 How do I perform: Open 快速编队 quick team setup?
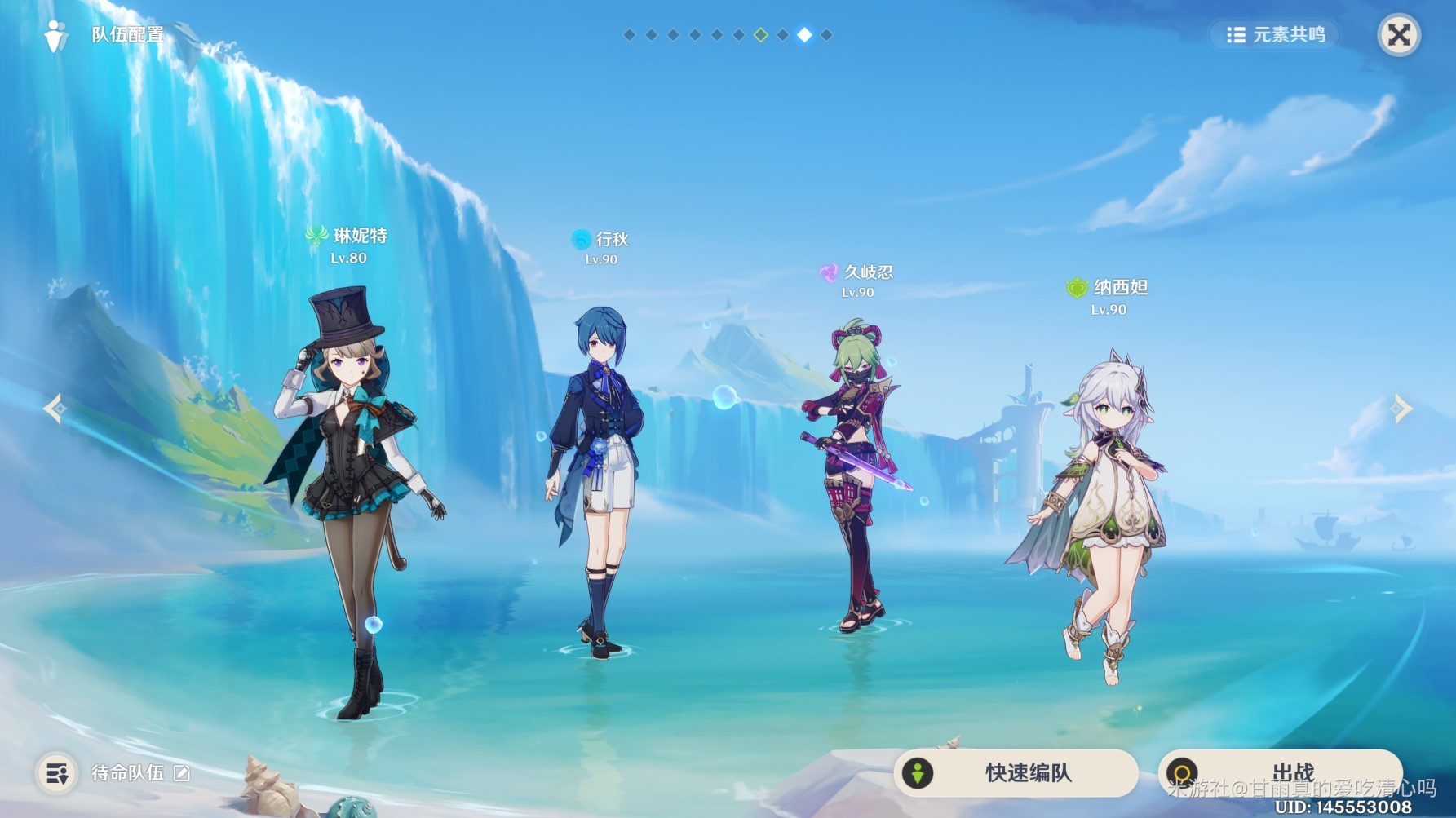tap(1016, 772)
